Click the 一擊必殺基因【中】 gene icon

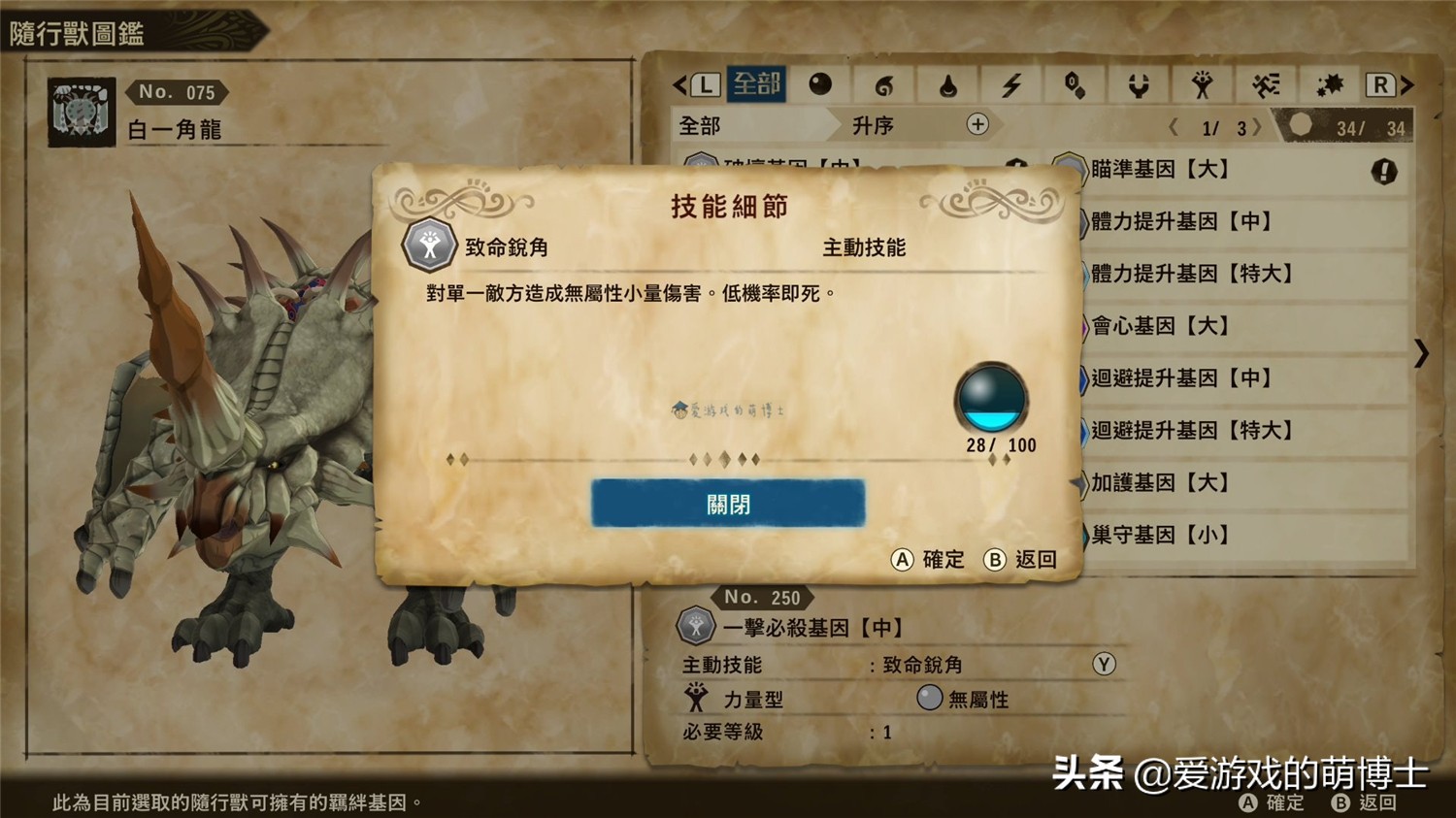click(695, 625)
